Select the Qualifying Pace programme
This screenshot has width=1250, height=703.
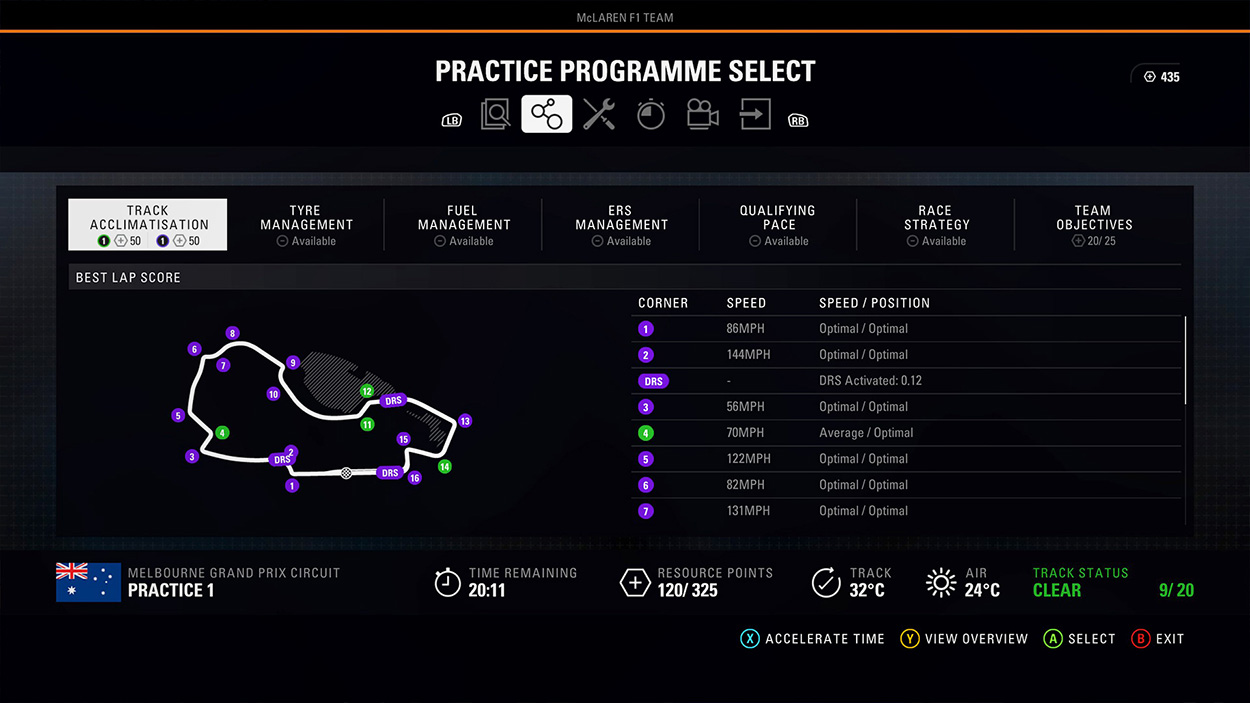pos(778,224)
